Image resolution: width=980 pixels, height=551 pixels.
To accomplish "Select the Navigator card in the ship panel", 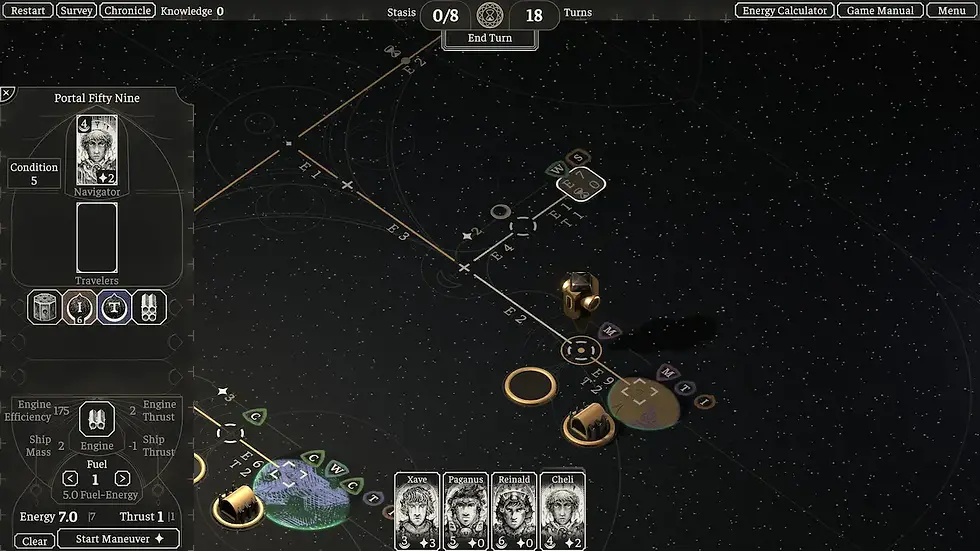I will click(97, 150).
